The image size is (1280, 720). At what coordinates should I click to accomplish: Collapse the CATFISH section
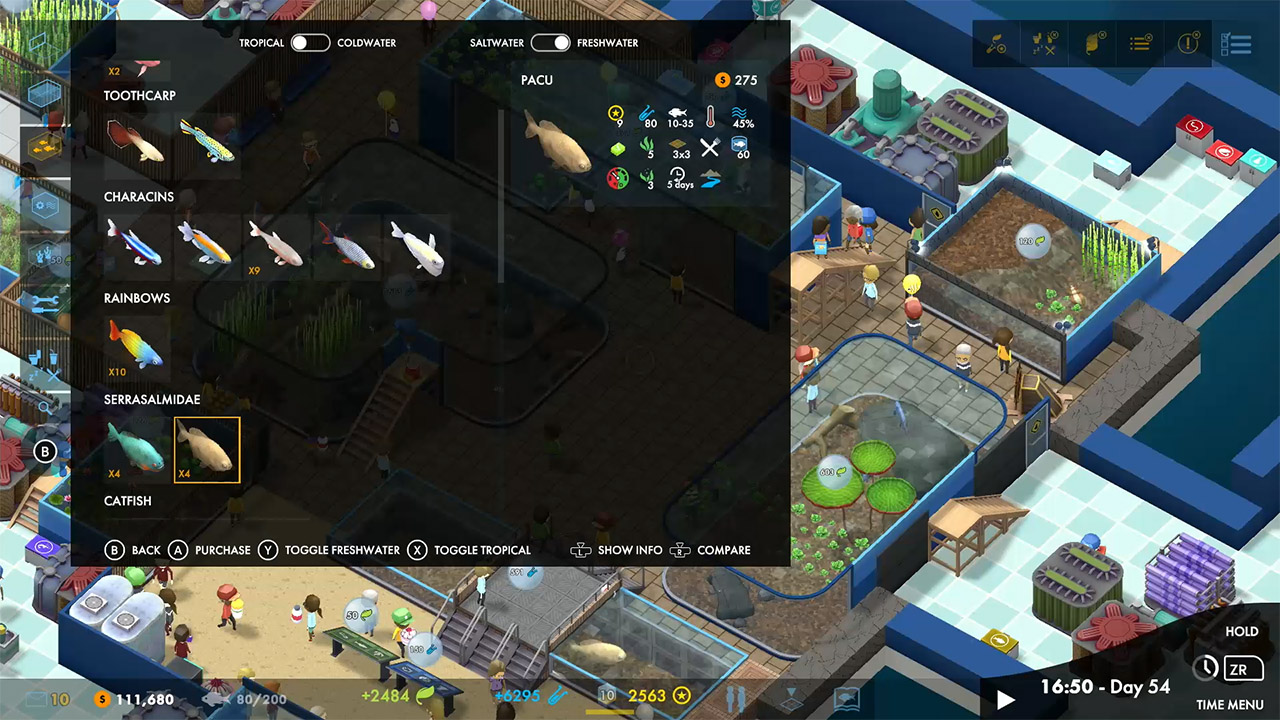[x=128, y=501]
